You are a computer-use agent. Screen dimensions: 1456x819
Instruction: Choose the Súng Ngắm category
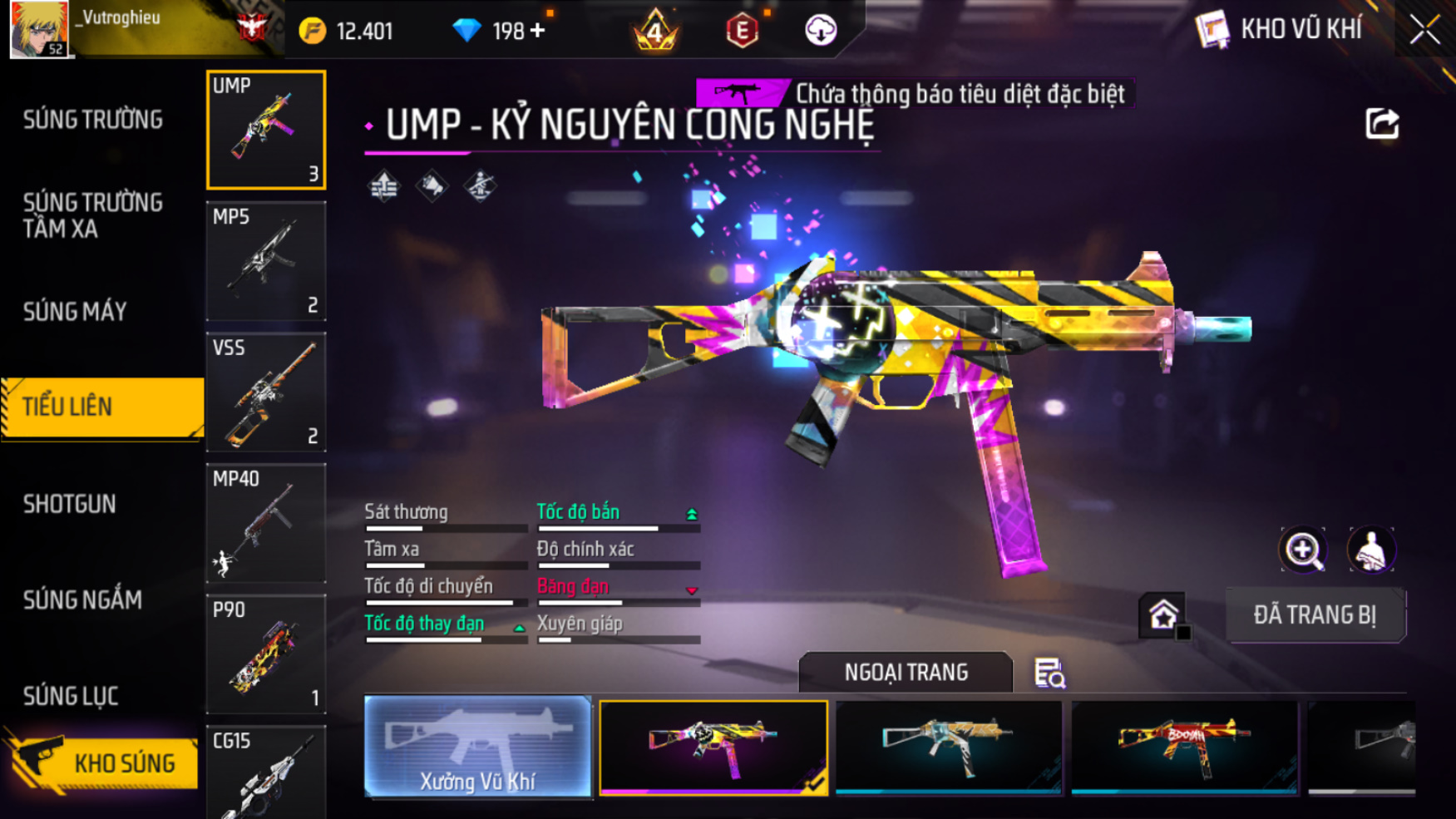pyautogui.click(x=82, y=599)
